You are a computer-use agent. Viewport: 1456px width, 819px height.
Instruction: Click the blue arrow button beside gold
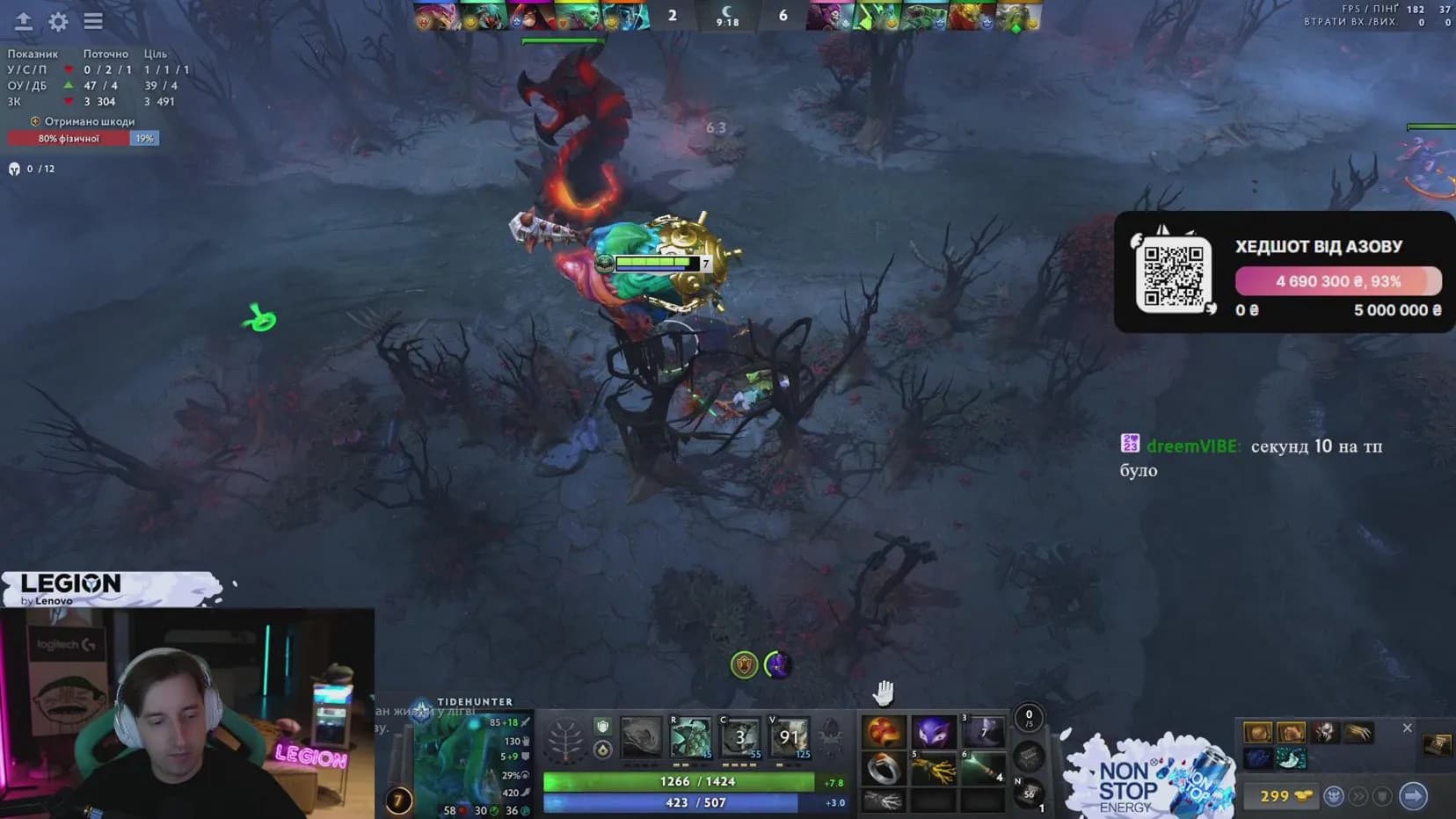click(1413, 796)
